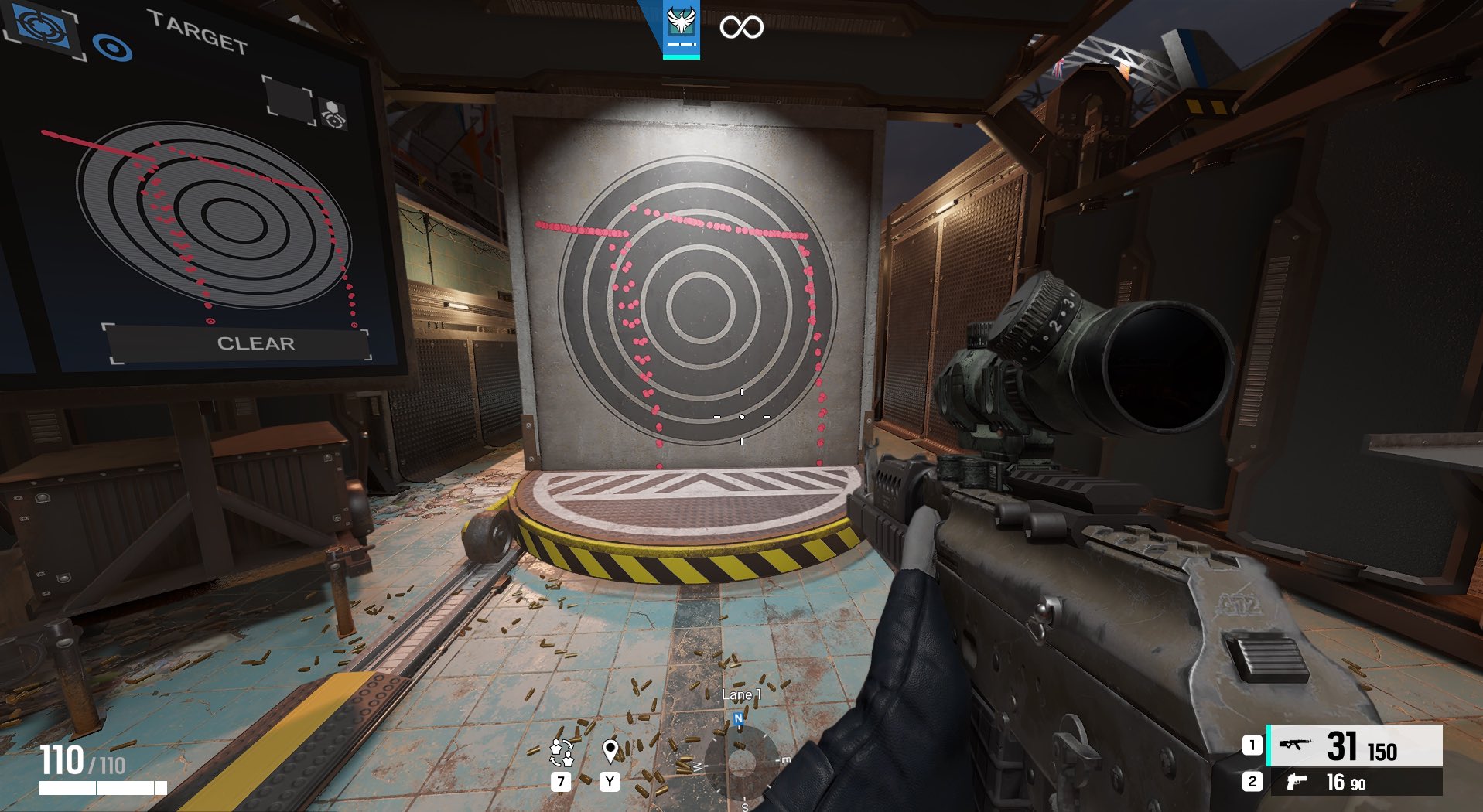Activate the ping marker icon
Screen dimensions: 1483x812
click(610, 751)
